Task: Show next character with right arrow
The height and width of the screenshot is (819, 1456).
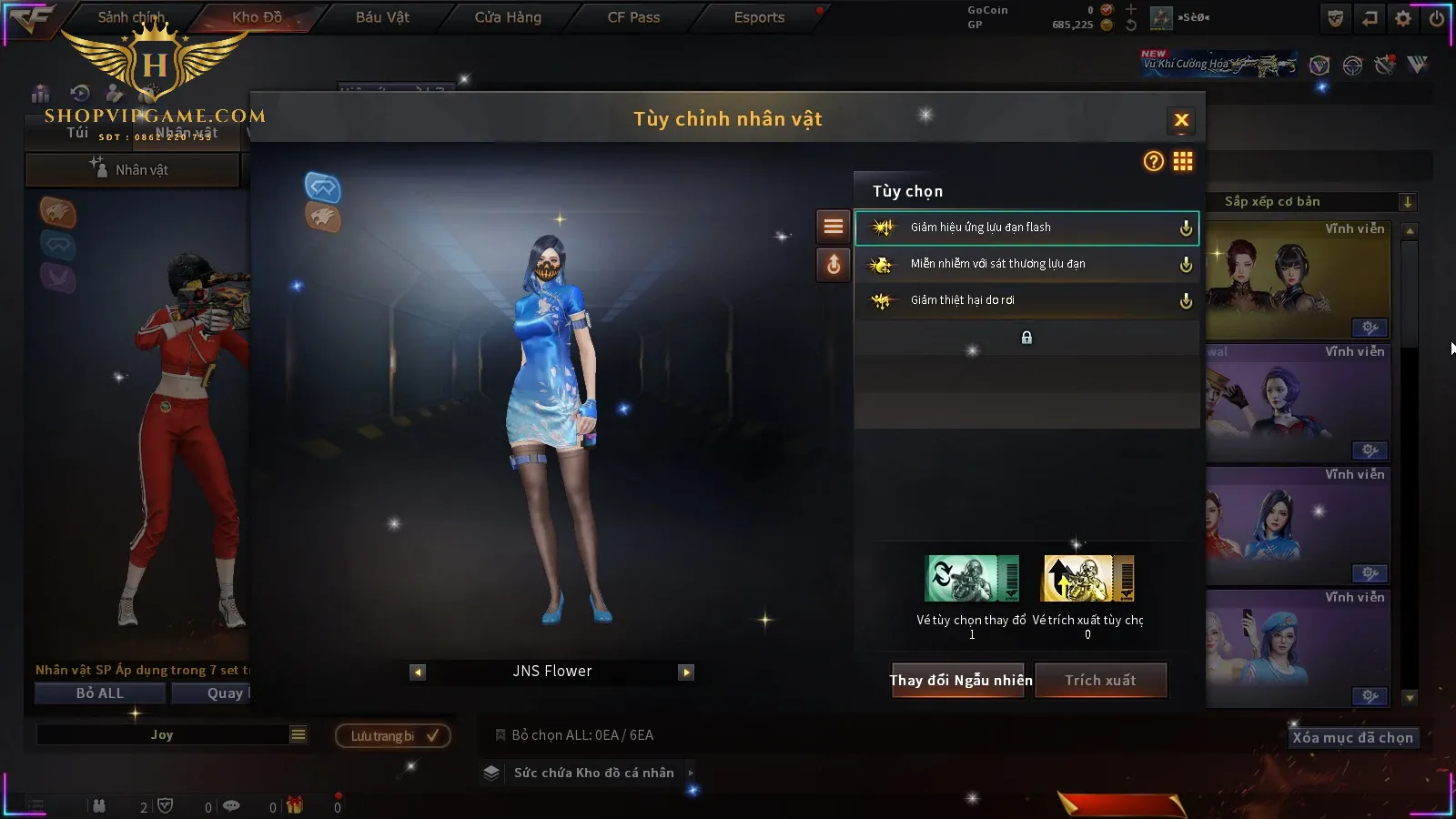Action: click(686, 672)
